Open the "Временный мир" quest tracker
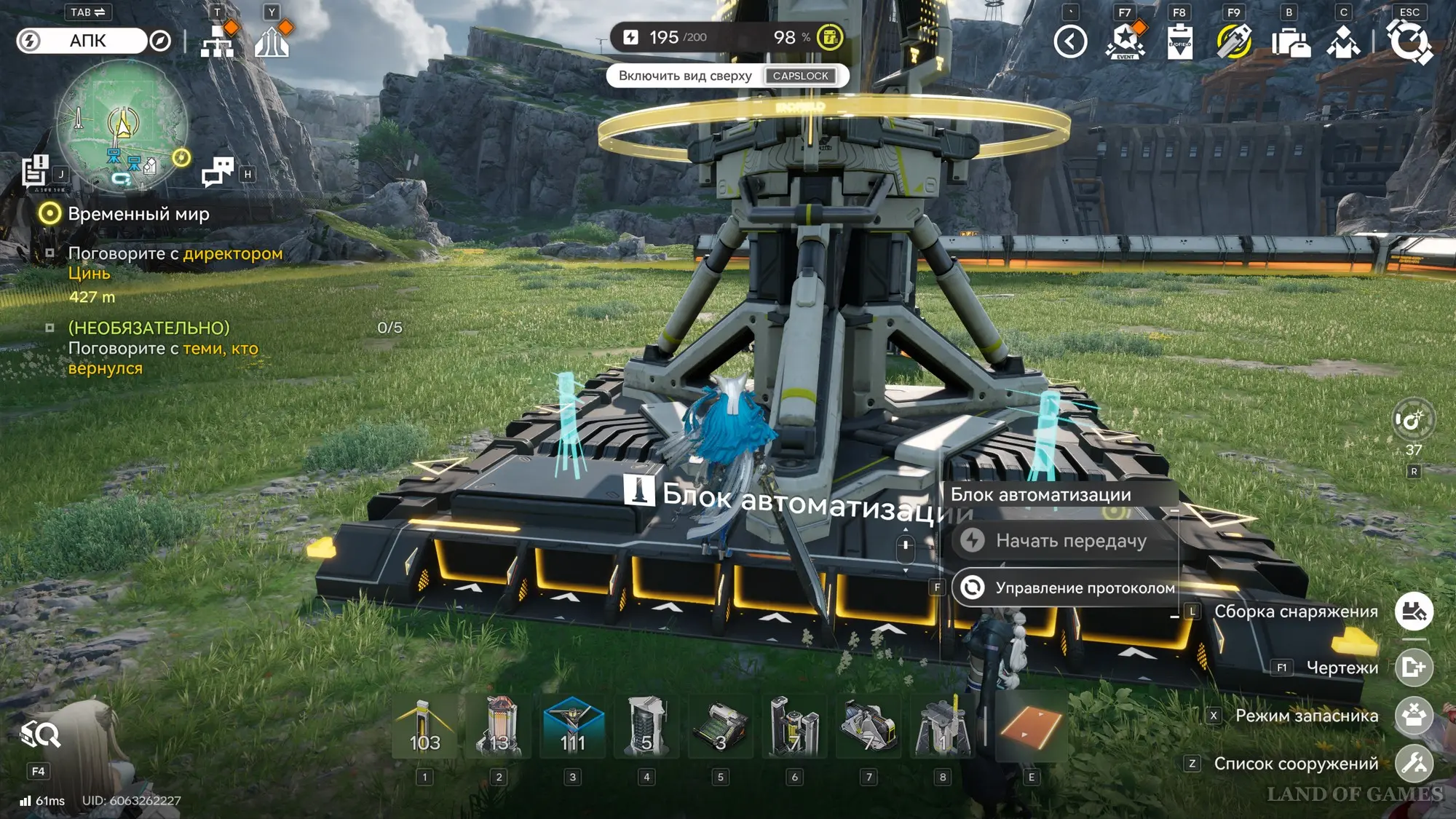 (x=138, y=214)
